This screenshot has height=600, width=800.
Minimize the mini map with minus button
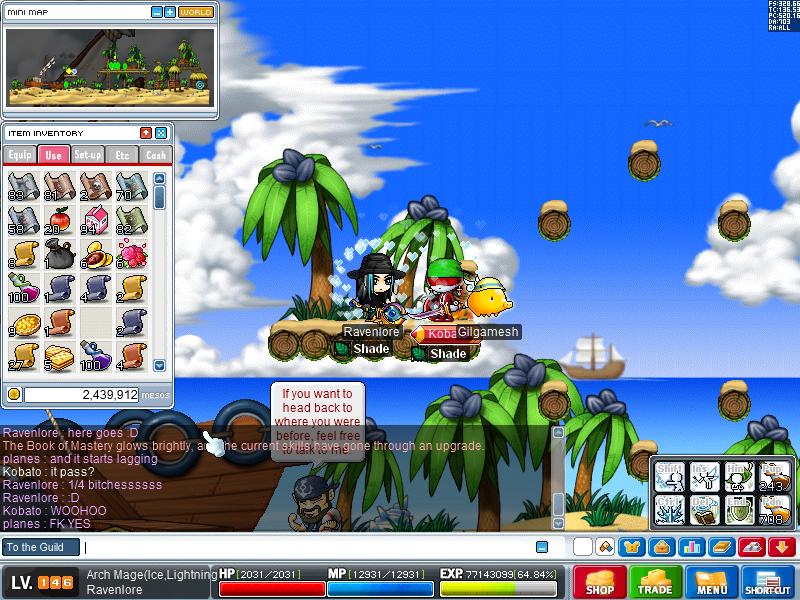[x=157, y=12]
